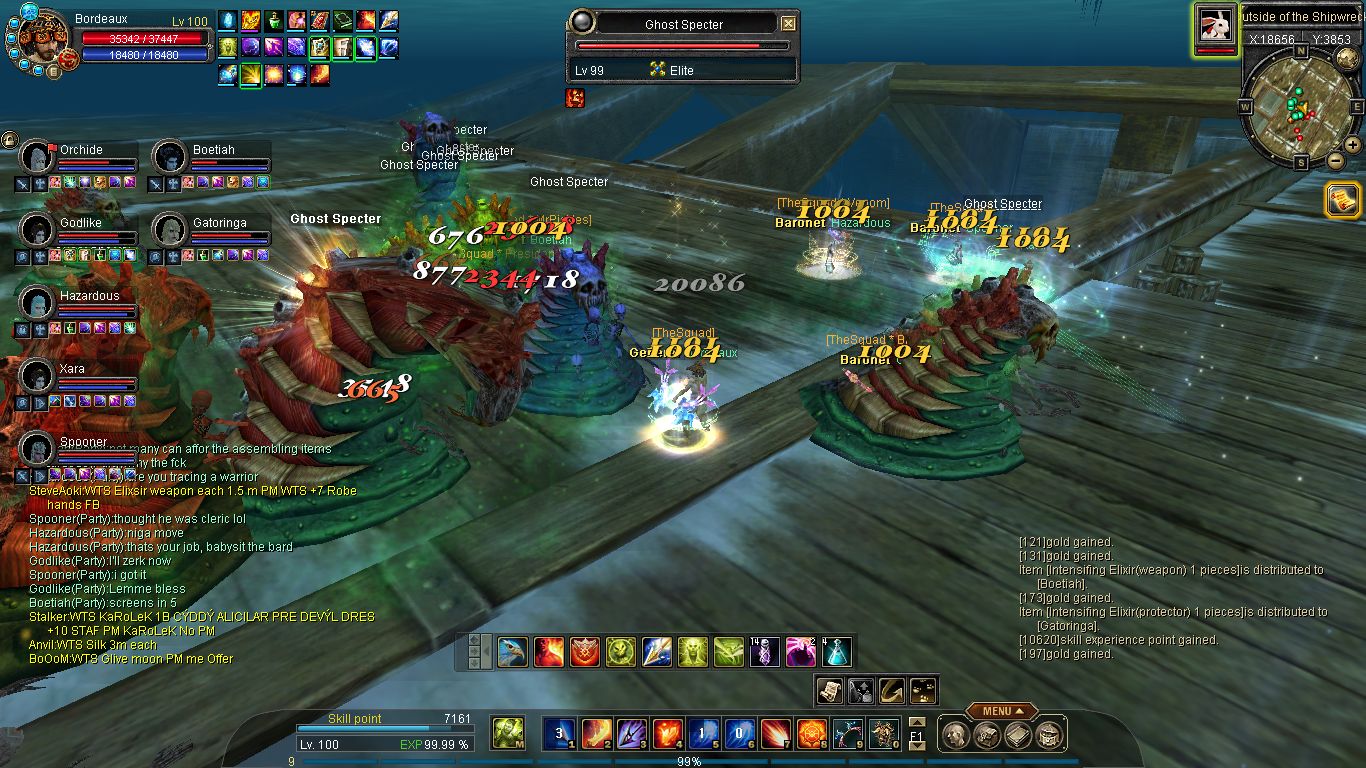Activate the skill in hotbar slot 8
The image size is (1366, 768).
[810, 734]
